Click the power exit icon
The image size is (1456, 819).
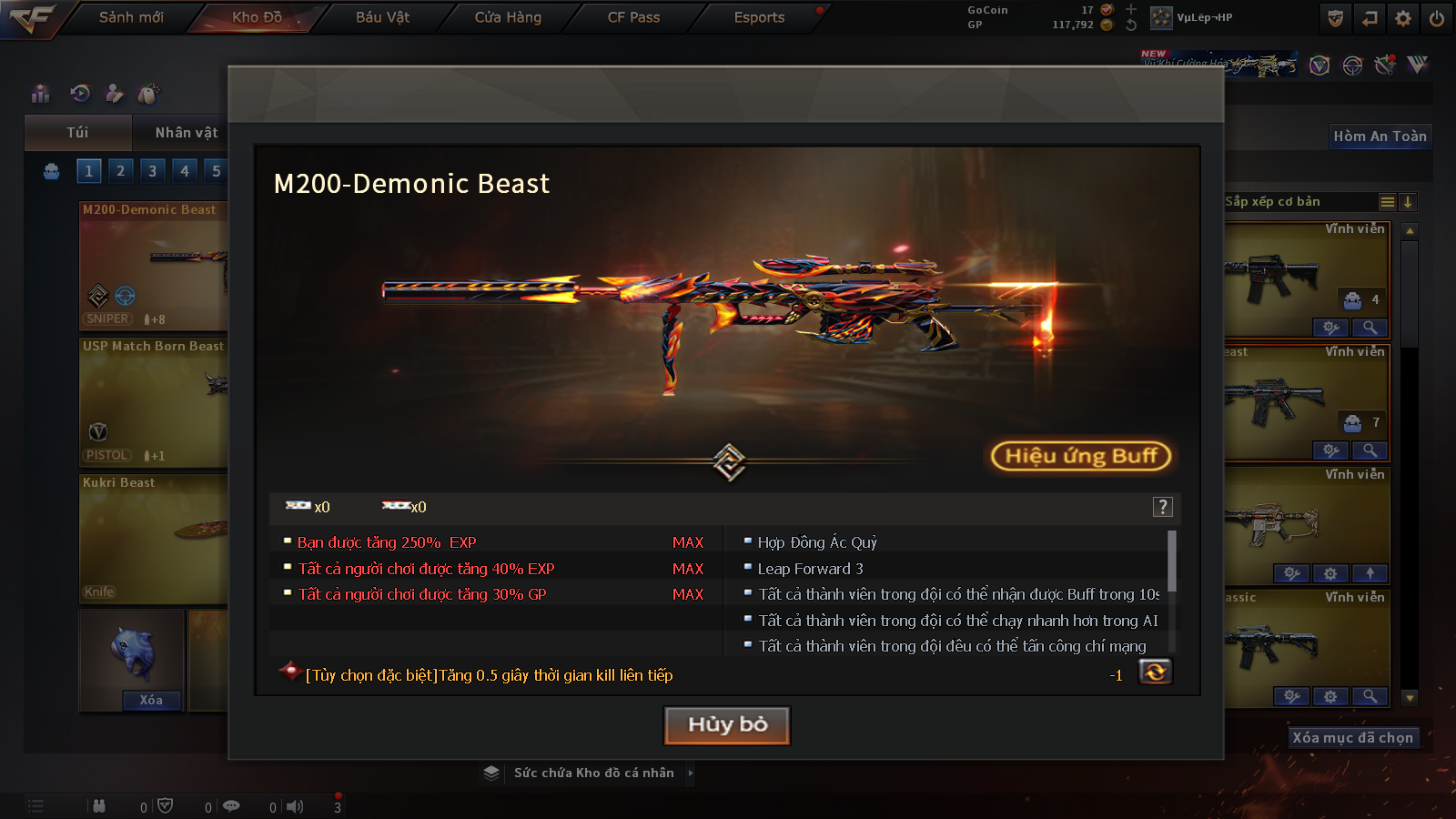pyautogui.click(x=1437, y=18)
